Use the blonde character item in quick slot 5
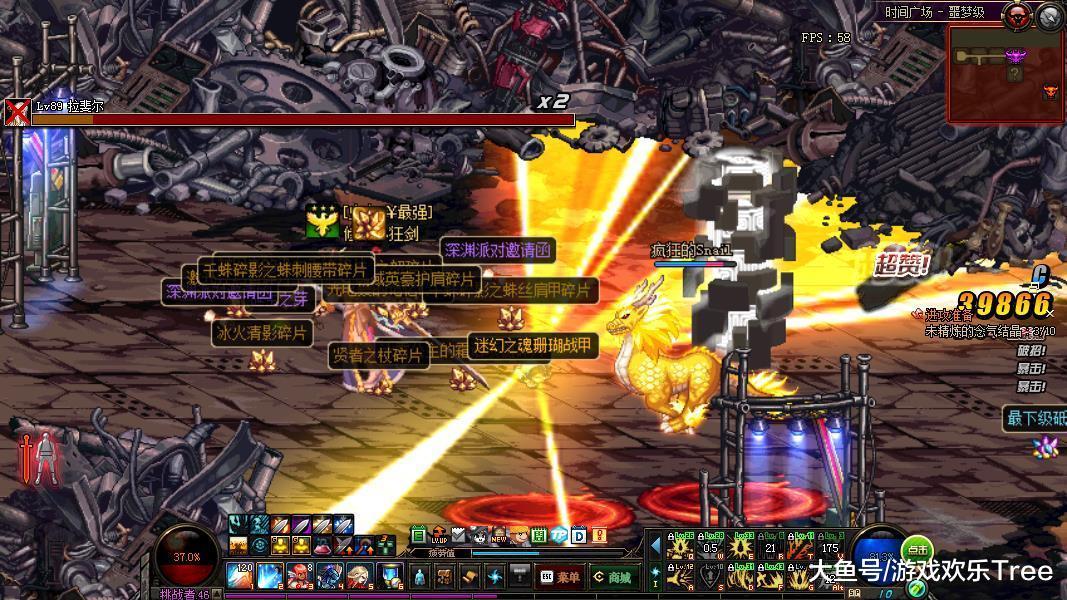 (x=360, y=576)
